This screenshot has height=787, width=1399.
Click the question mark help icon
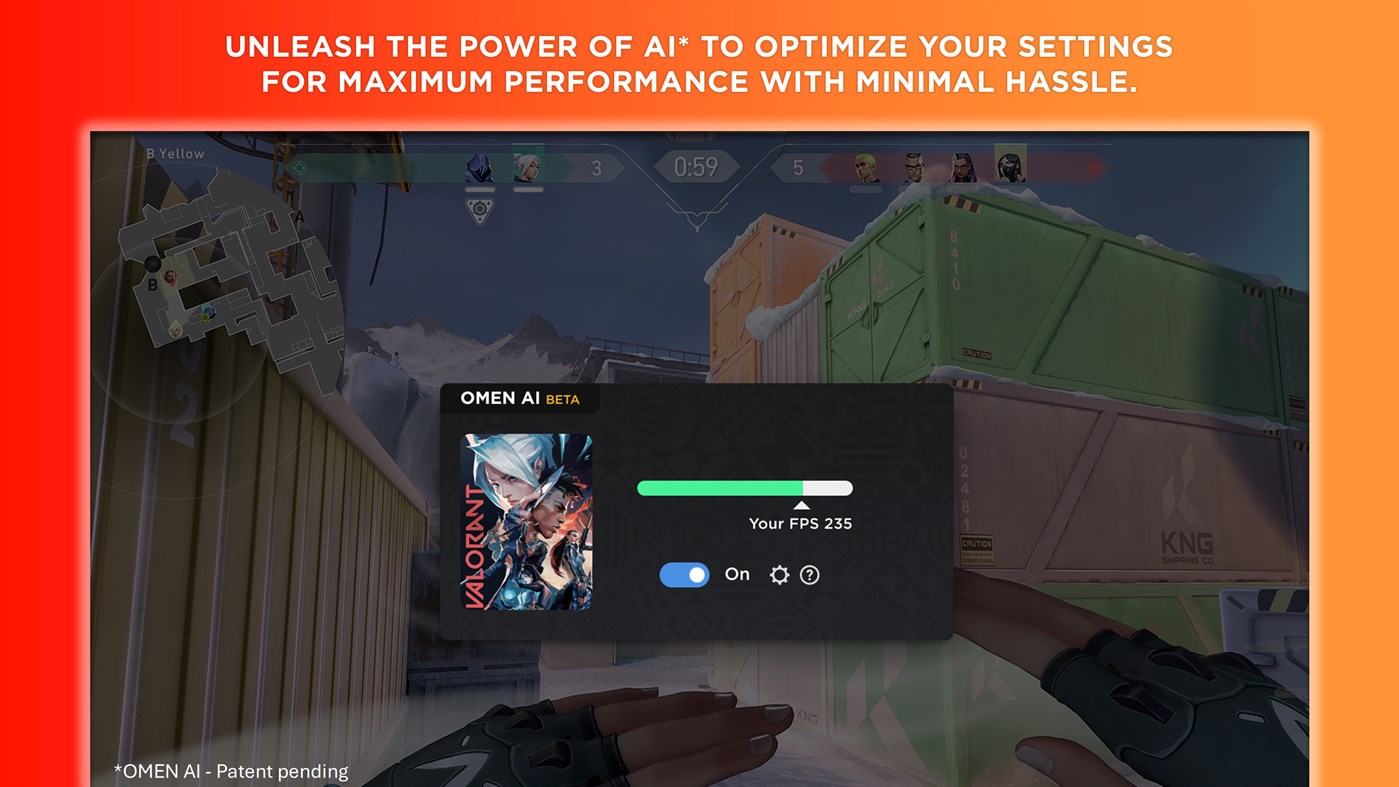810,575
